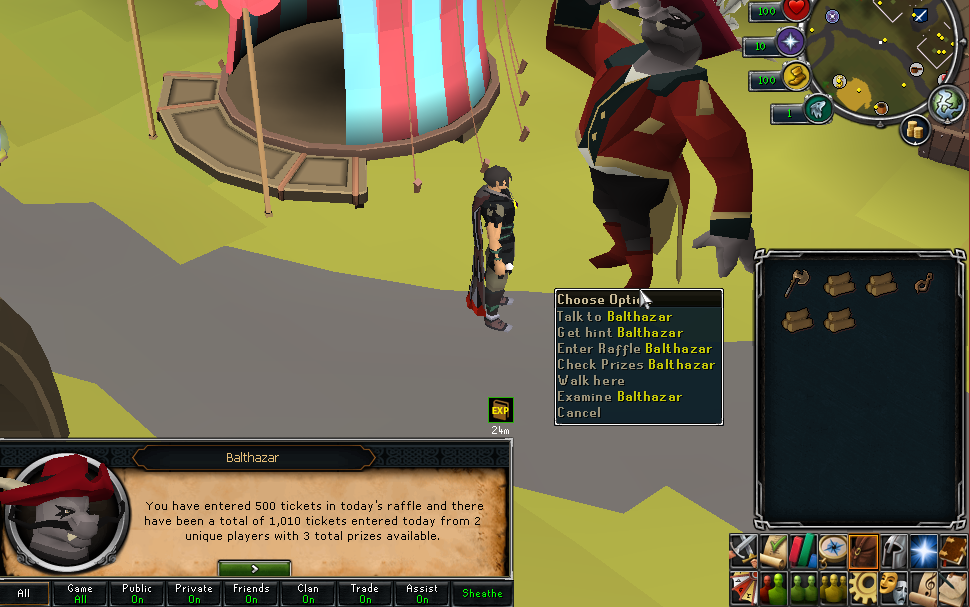The width and height of the screenshot is (970, 607).
Task: Click the brown hook-shaped item in inventory
Action: pyautogui.click(x=923, y=286)
